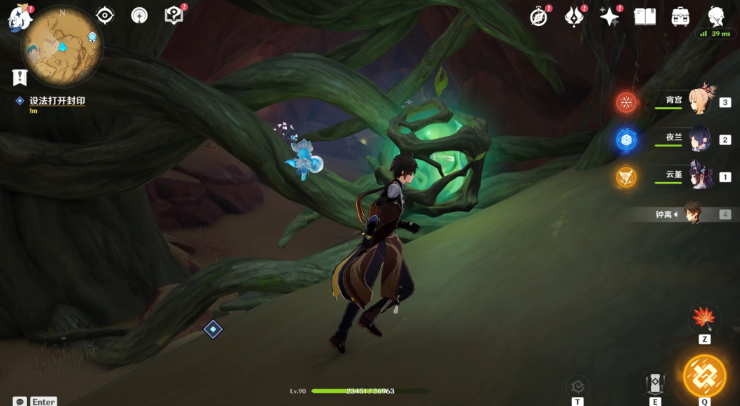740x406 pixels.
Task: Switch to party member 云堇
Action: tap(702, 176)
